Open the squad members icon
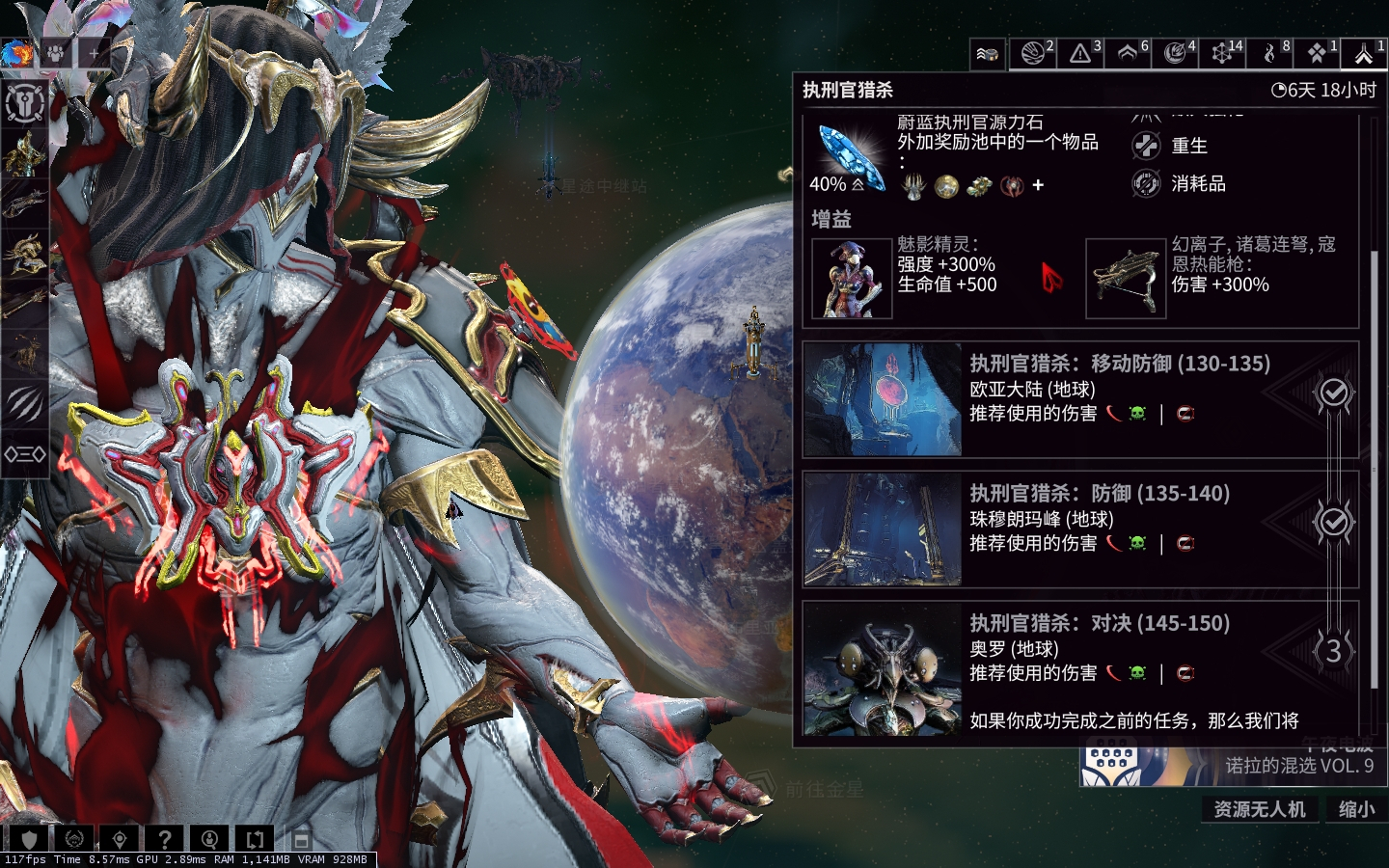1389x868 pixels. pos(57,53)
